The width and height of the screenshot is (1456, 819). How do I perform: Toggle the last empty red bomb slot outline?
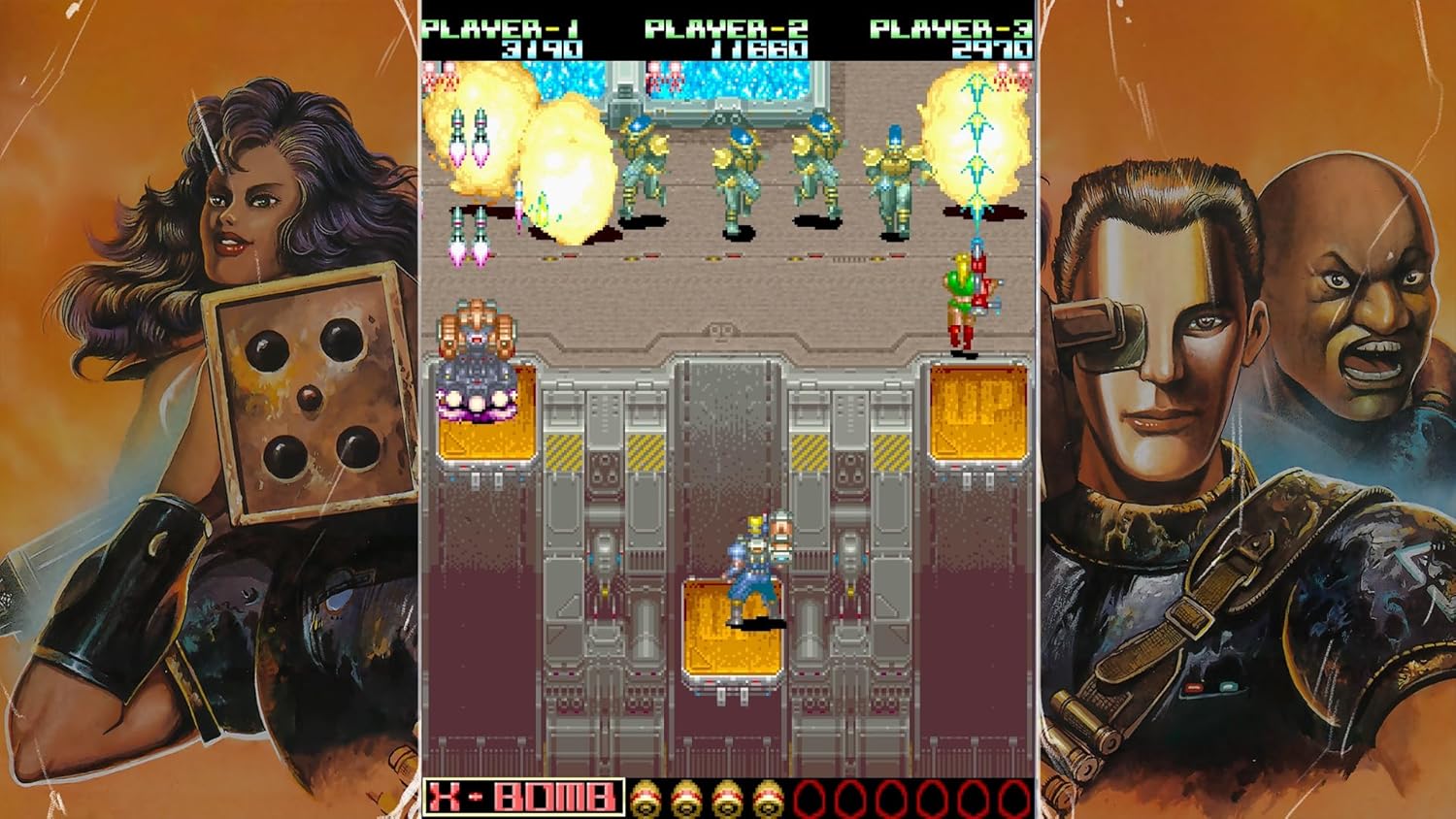[x=1013, y=800]
